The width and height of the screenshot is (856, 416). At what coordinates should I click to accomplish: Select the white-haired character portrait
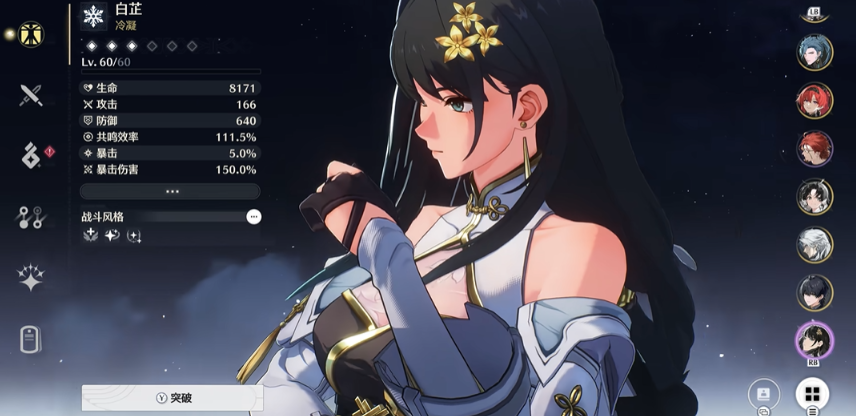click(814, 245)
